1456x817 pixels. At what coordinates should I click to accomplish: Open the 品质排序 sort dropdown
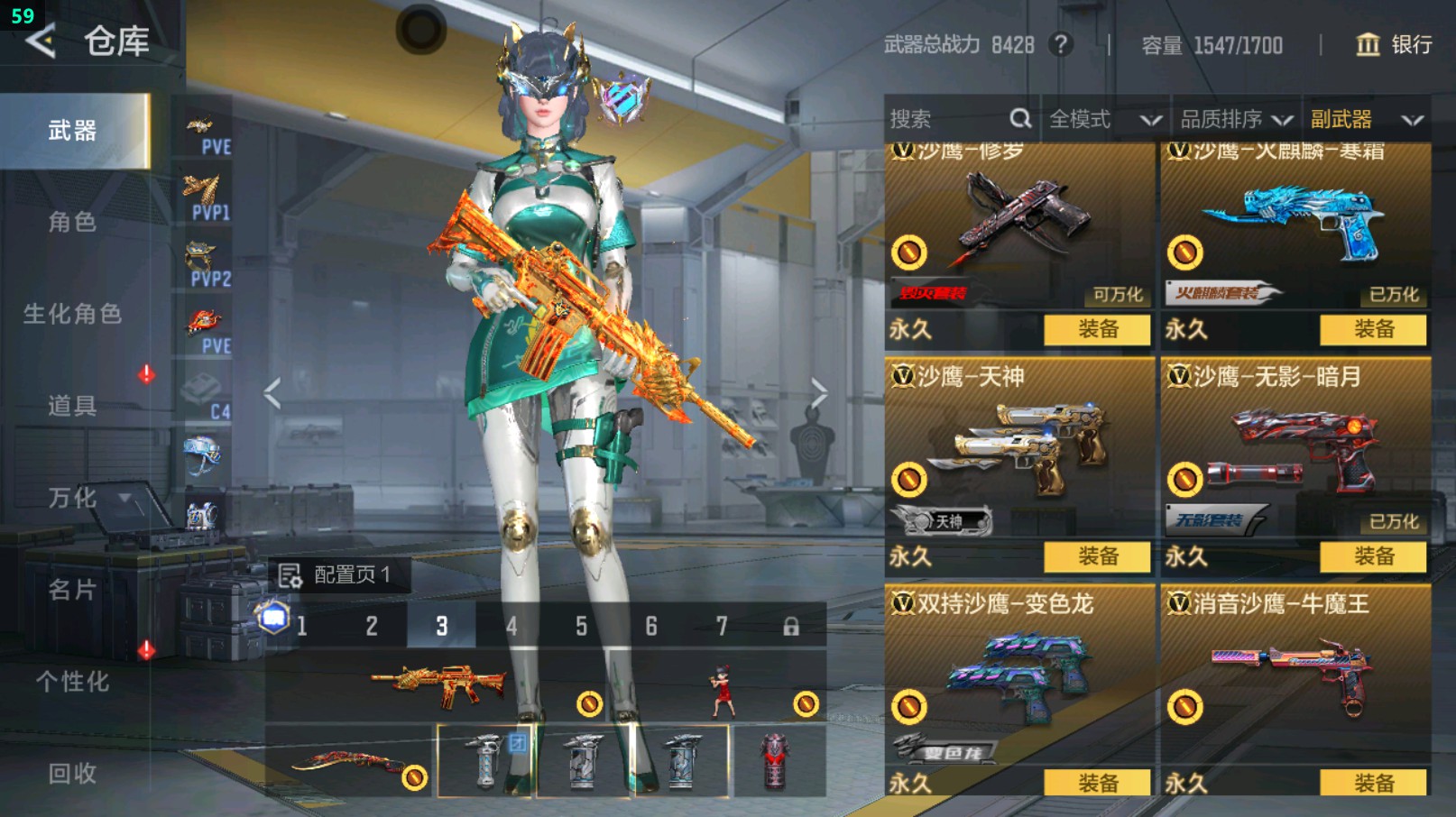coord(1236,119)
